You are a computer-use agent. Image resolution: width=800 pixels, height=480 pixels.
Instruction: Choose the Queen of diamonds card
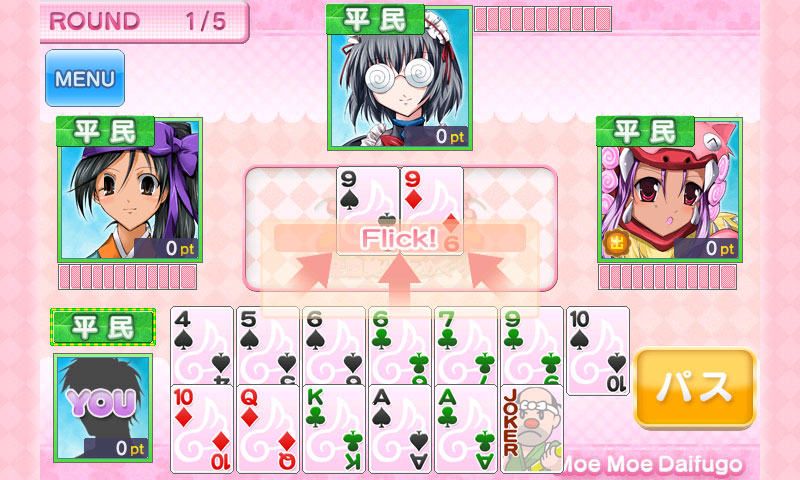pyautogui.click(x=267, y=430)
